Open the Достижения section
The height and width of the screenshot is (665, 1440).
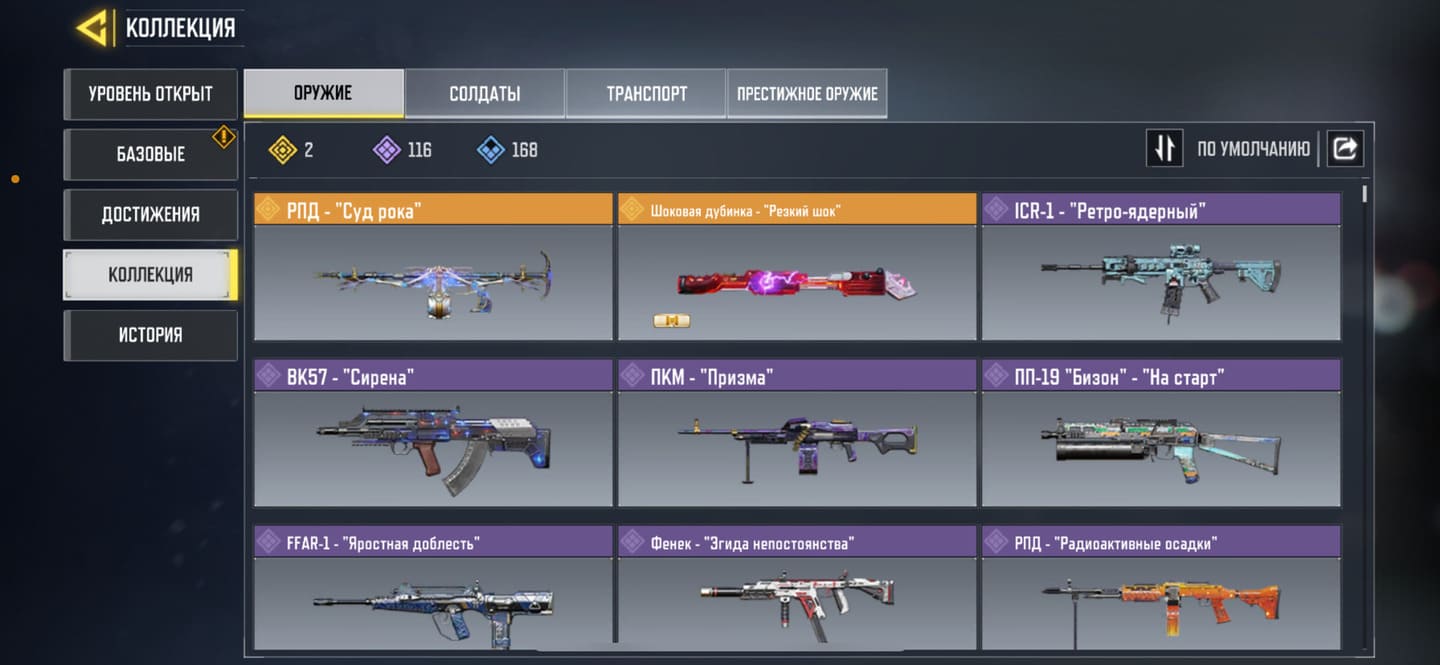tap(150, 214)
